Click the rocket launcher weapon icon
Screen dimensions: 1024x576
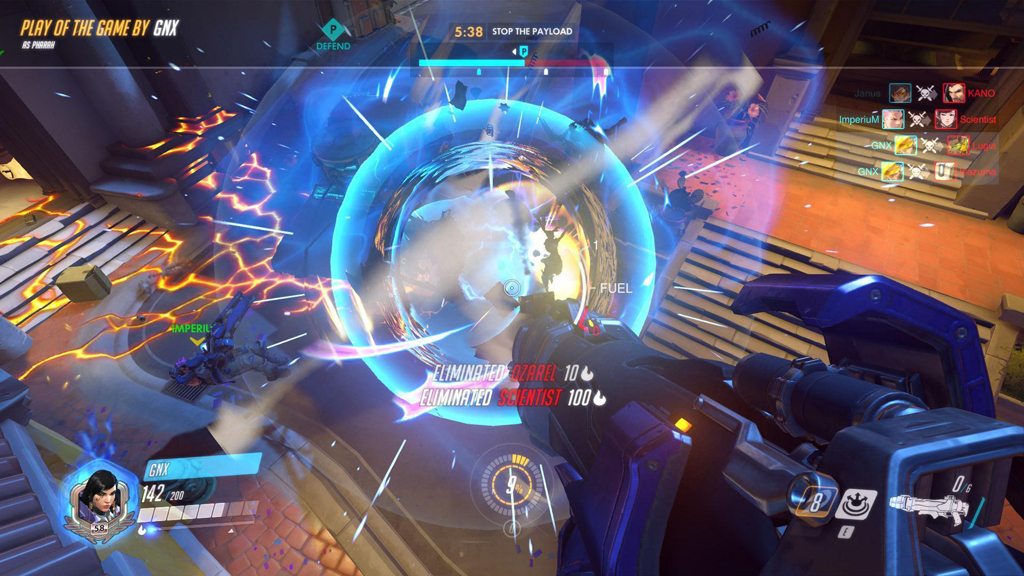point(928,508)
